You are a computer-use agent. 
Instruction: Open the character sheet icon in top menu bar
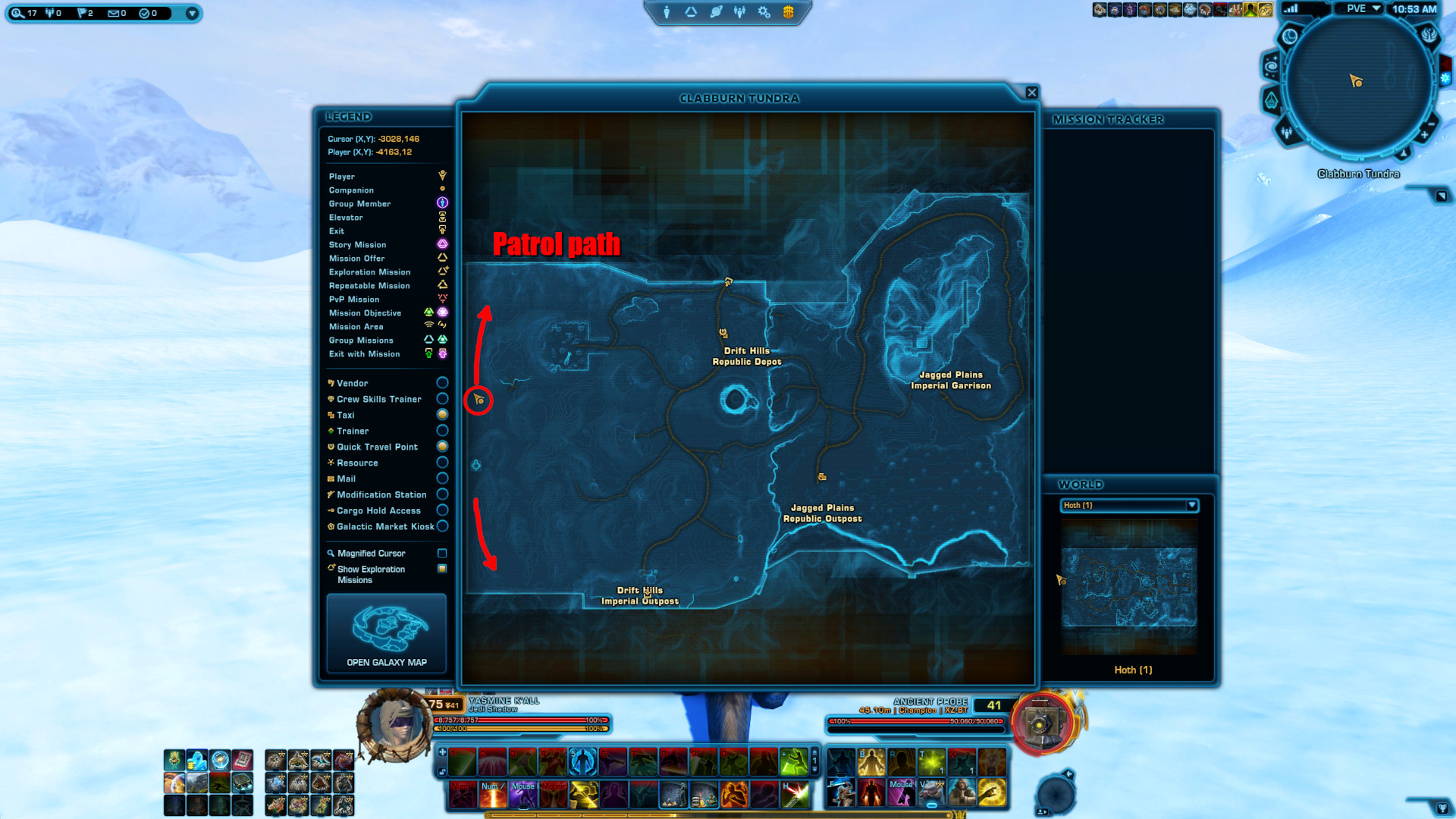click(x=665, y=12)
